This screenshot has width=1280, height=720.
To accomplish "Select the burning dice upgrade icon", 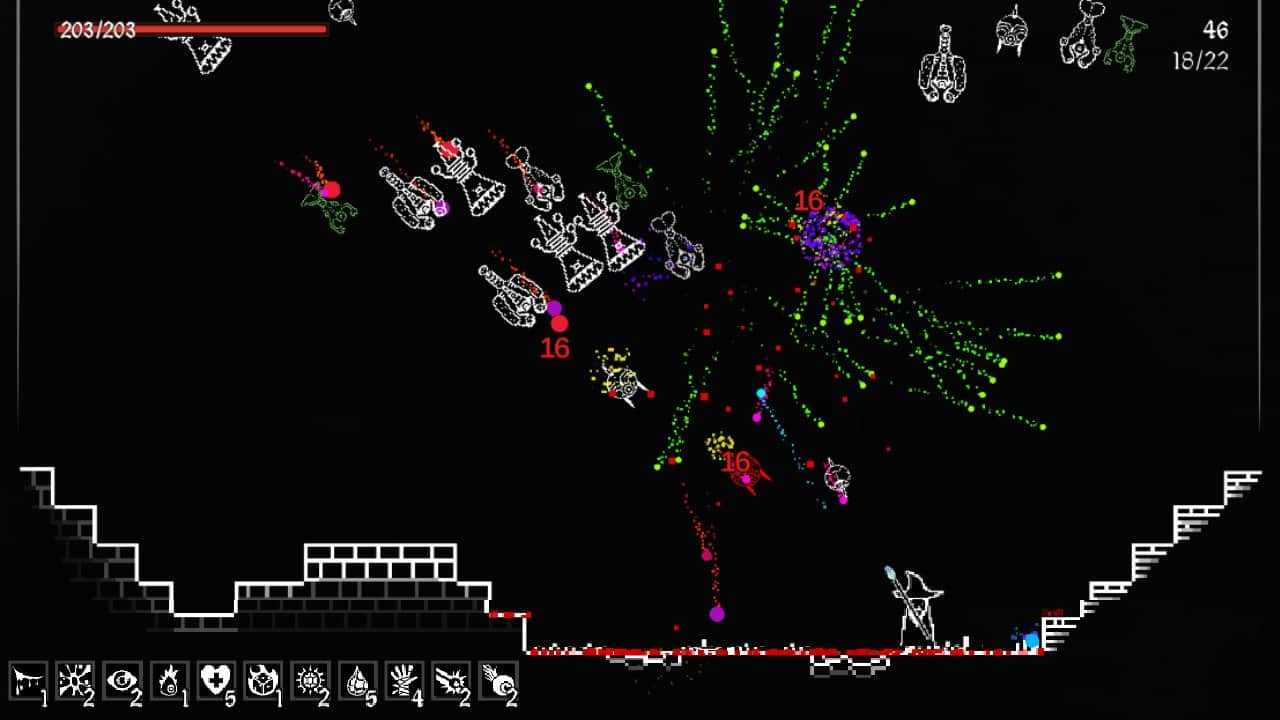I will click(x=265, y=680).
